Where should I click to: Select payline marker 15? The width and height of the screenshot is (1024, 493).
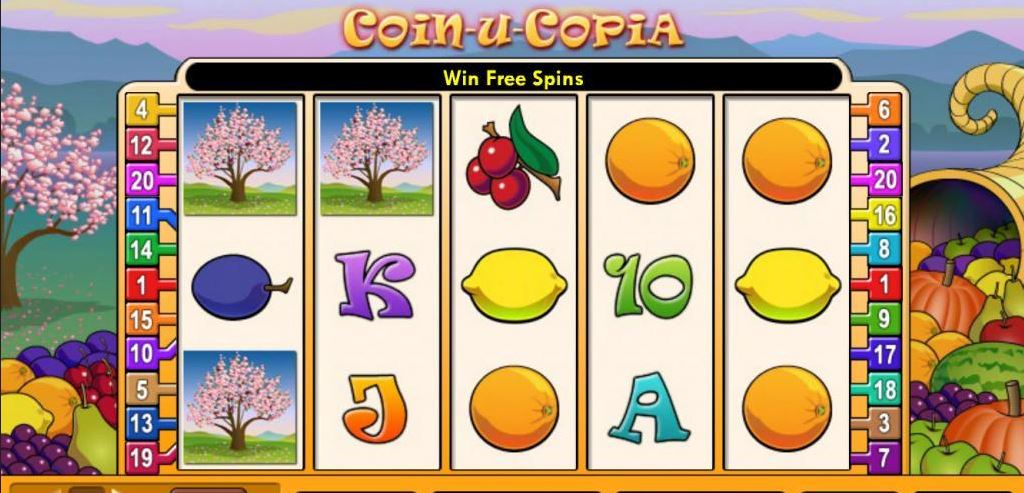tap(141, 320)
